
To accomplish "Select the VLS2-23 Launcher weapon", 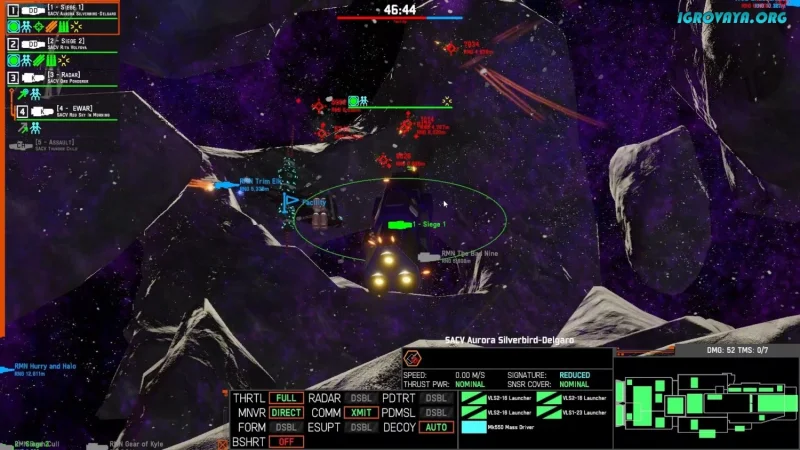I will click(x=571, y=412).
